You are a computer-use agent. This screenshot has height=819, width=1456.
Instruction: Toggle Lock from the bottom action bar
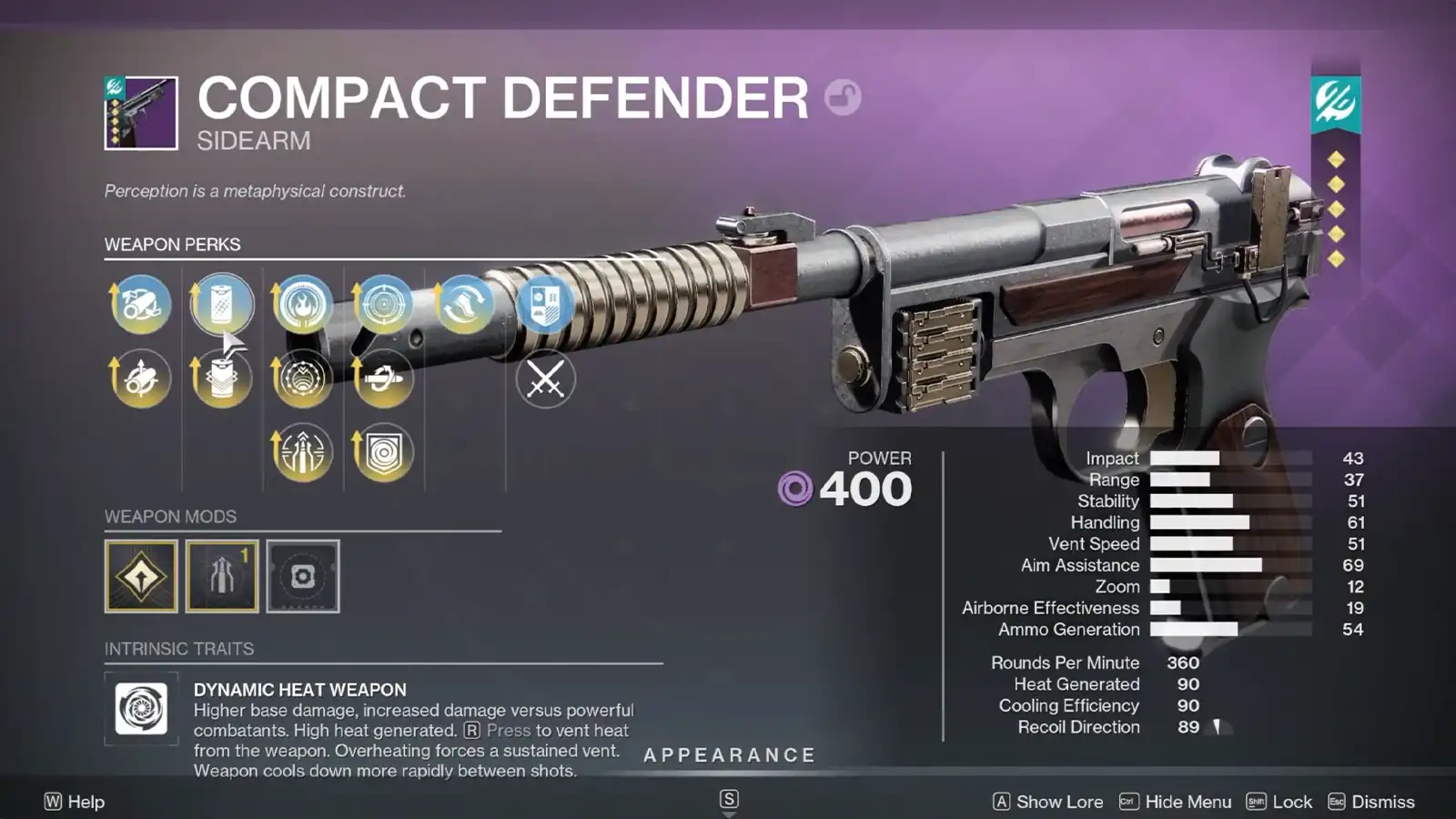[1291, 802]
